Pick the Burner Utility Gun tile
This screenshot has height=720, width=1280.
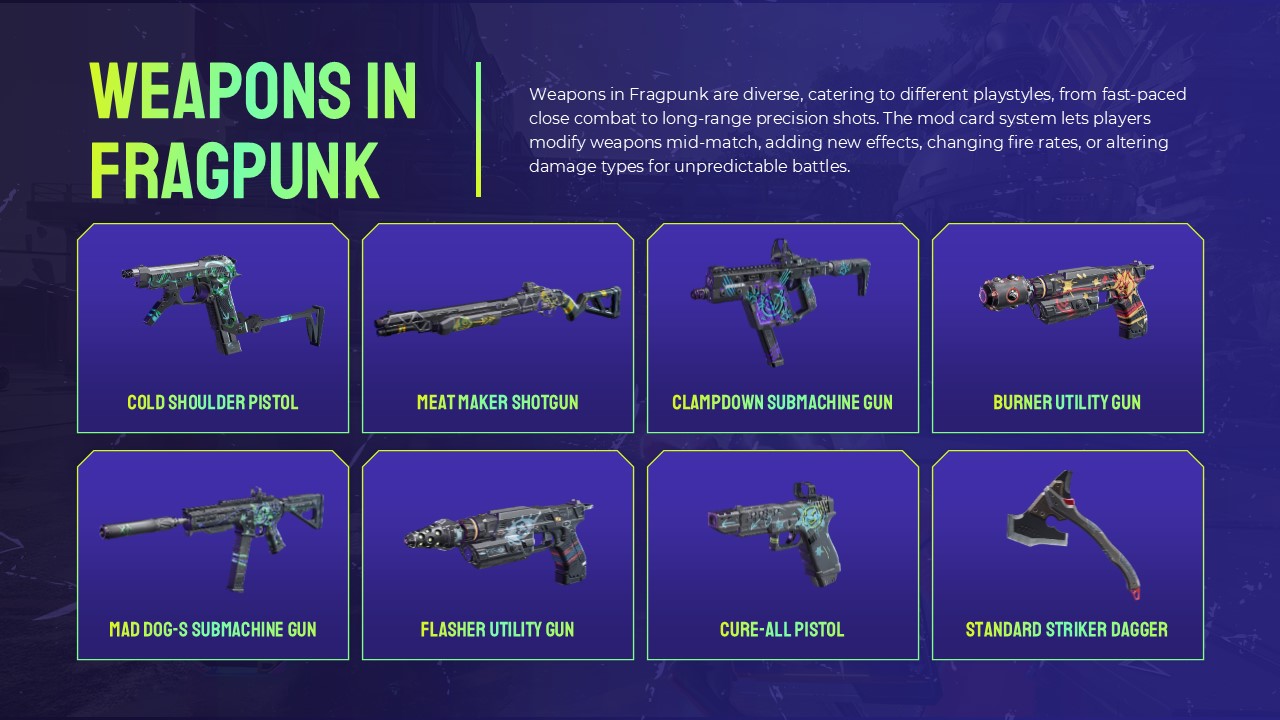click(x=1068, y=328)
